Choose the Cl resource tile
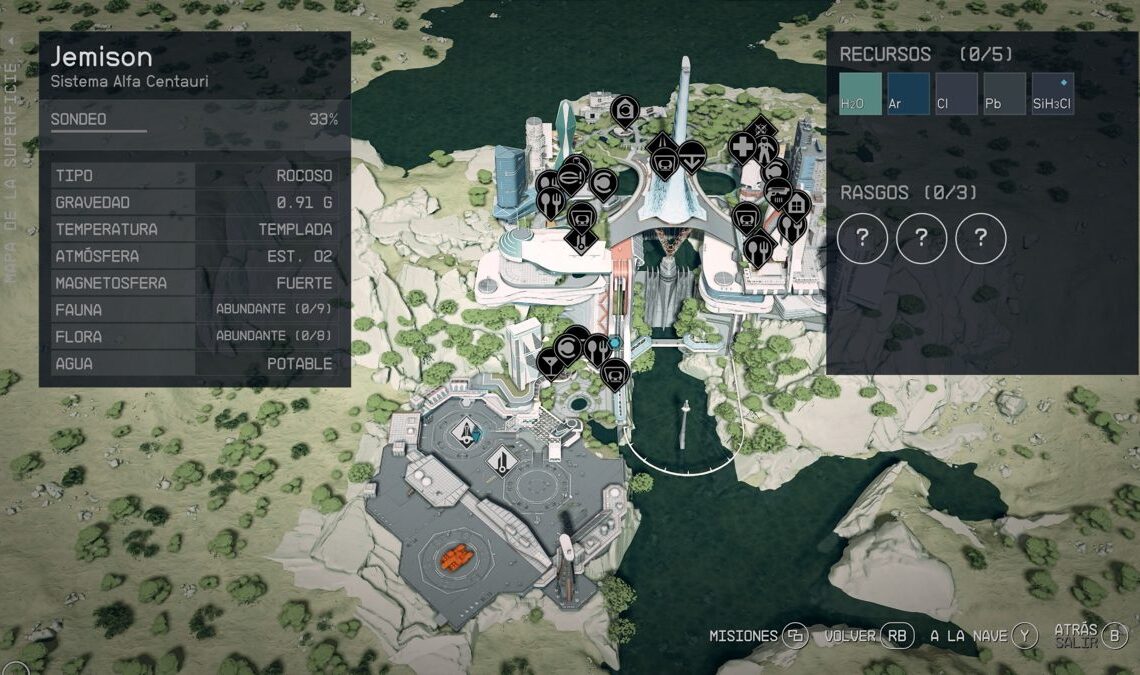Viewport: 1140px width, 675px height. click(x=956, y=94)
